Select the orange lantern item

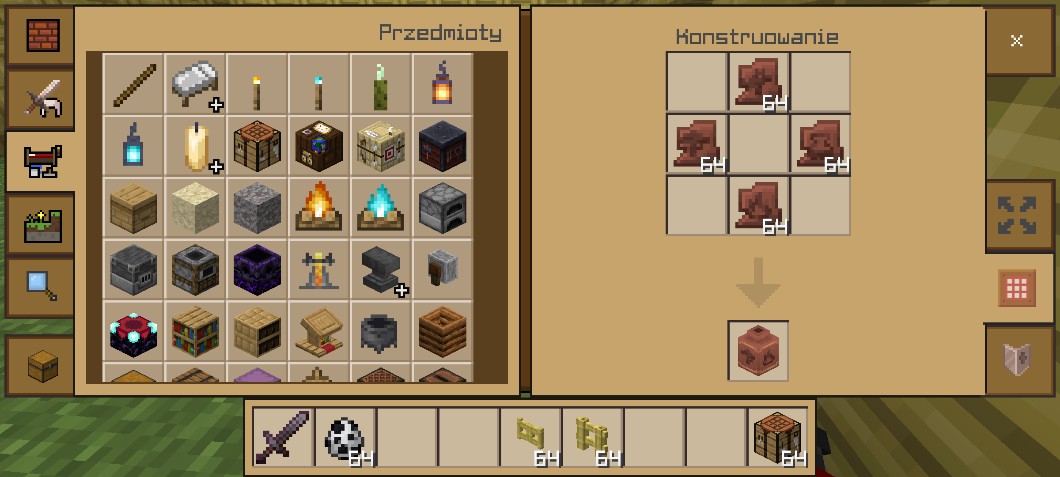tap(442, 84)
